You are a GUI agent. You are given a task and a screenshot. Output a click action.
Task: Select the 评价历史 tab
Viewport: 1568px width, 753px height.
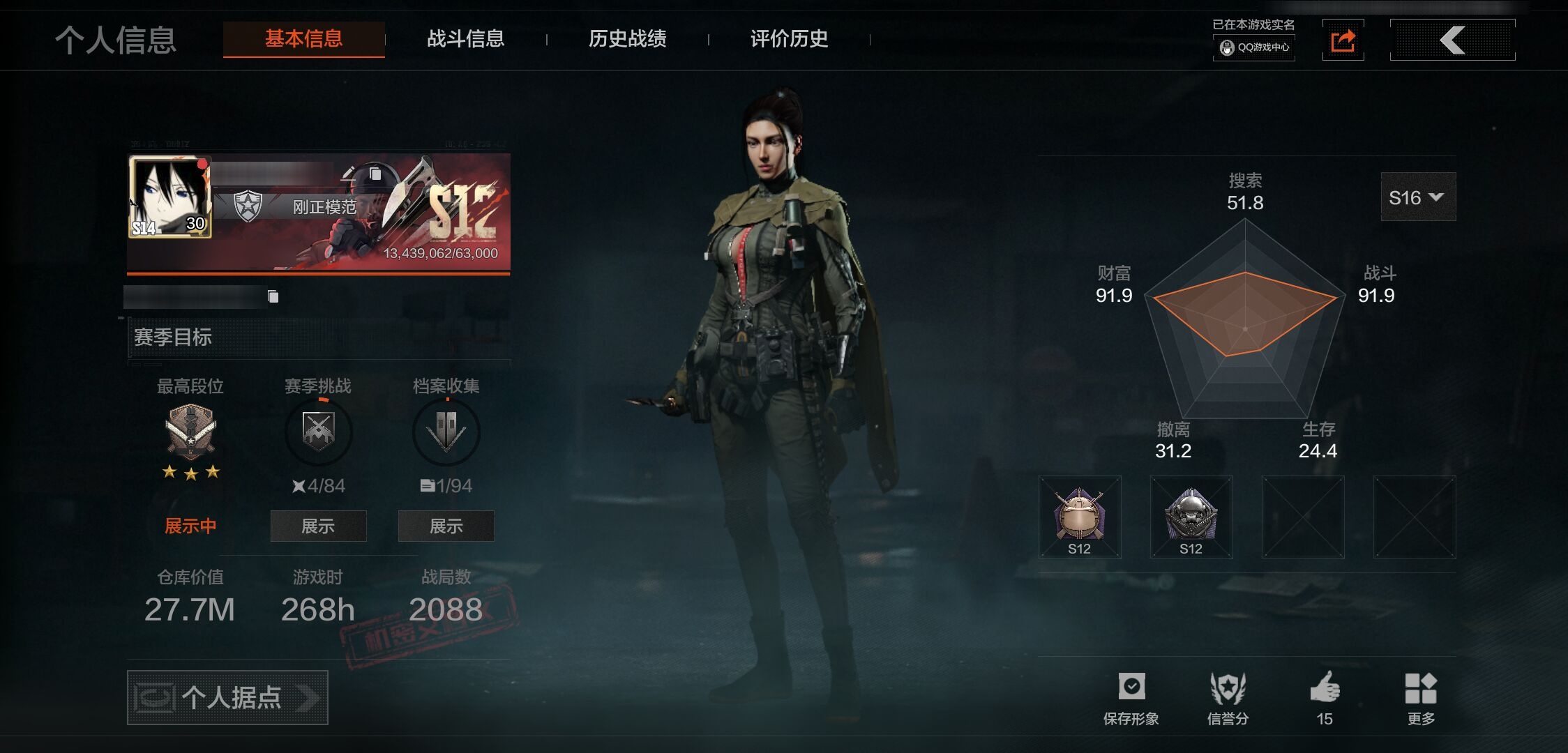(x=789, y=39)
